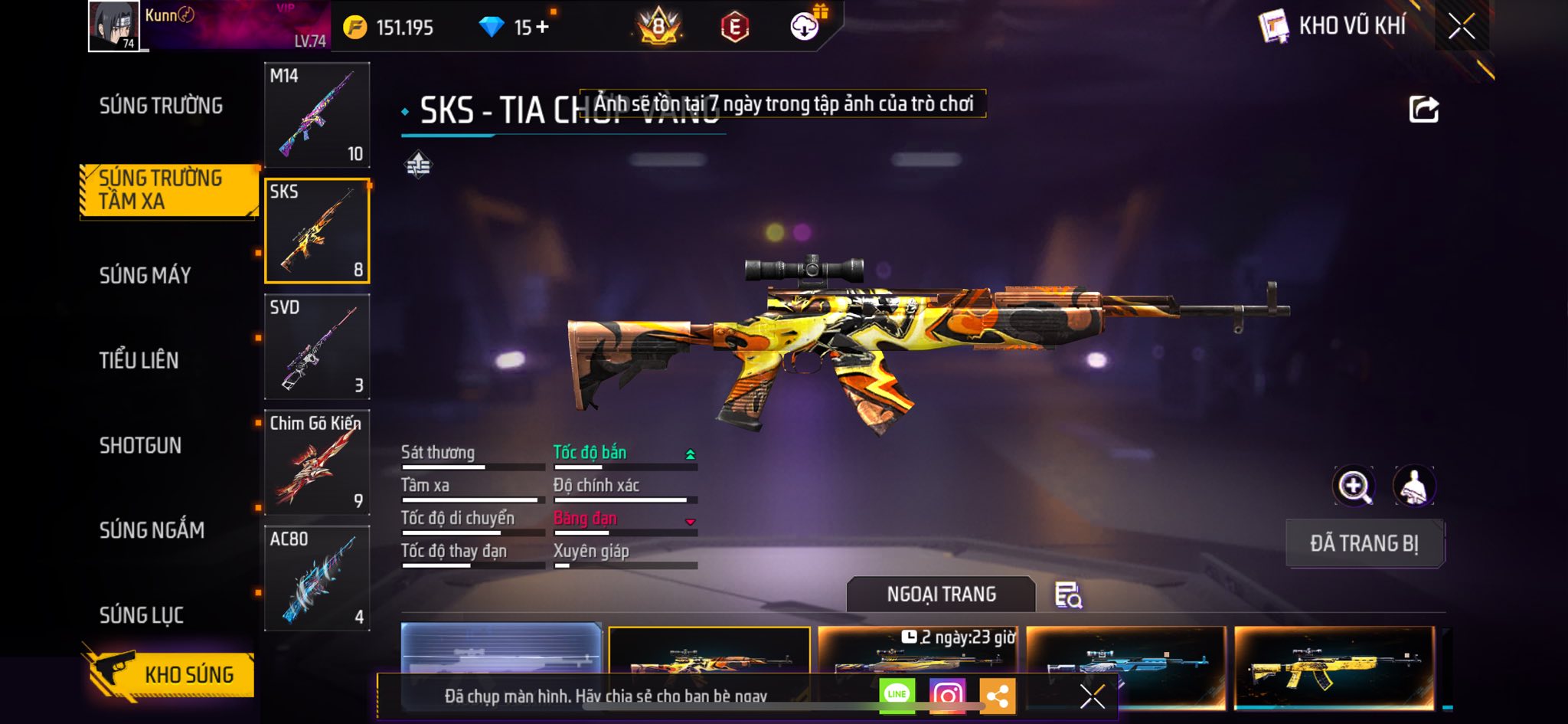Add diamonds with the plus button
The width and height of the screenshot is (1568, 724).
pos(542,28)
